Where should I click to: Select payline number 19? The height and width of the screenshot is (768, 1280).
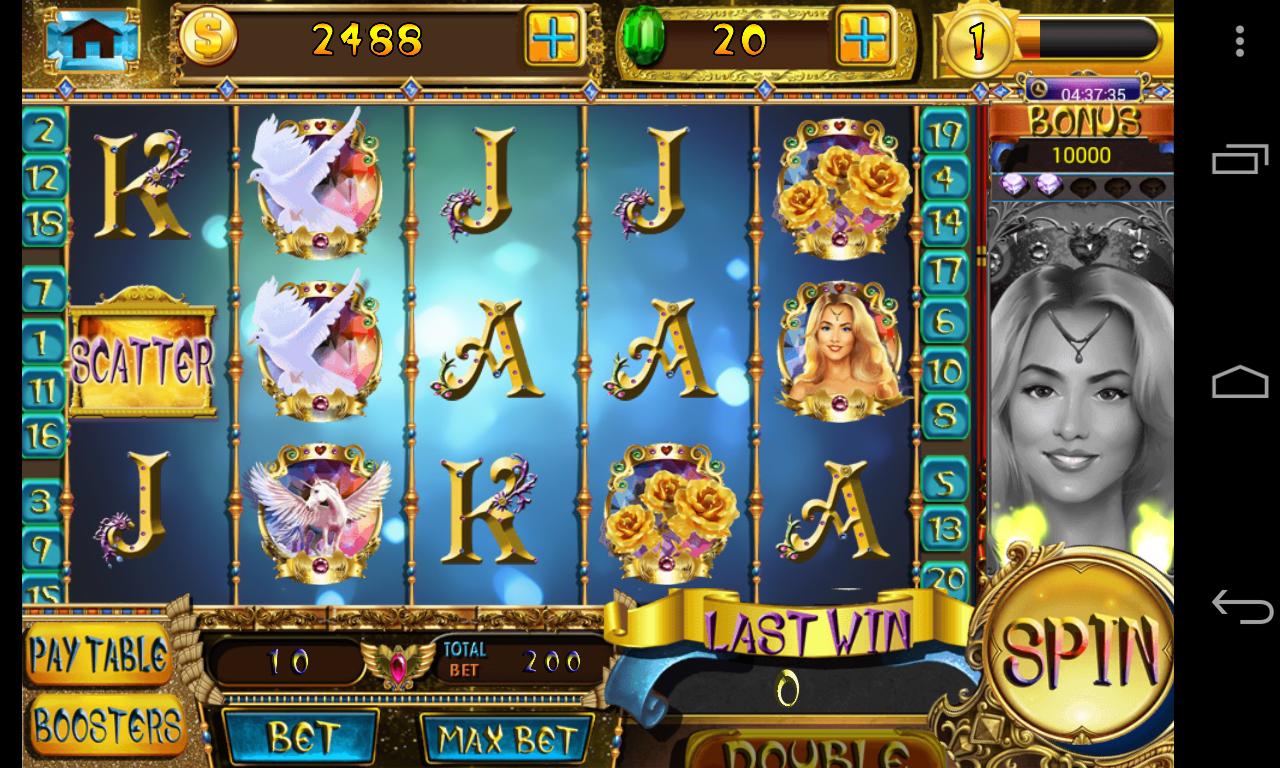coord(944,131)
